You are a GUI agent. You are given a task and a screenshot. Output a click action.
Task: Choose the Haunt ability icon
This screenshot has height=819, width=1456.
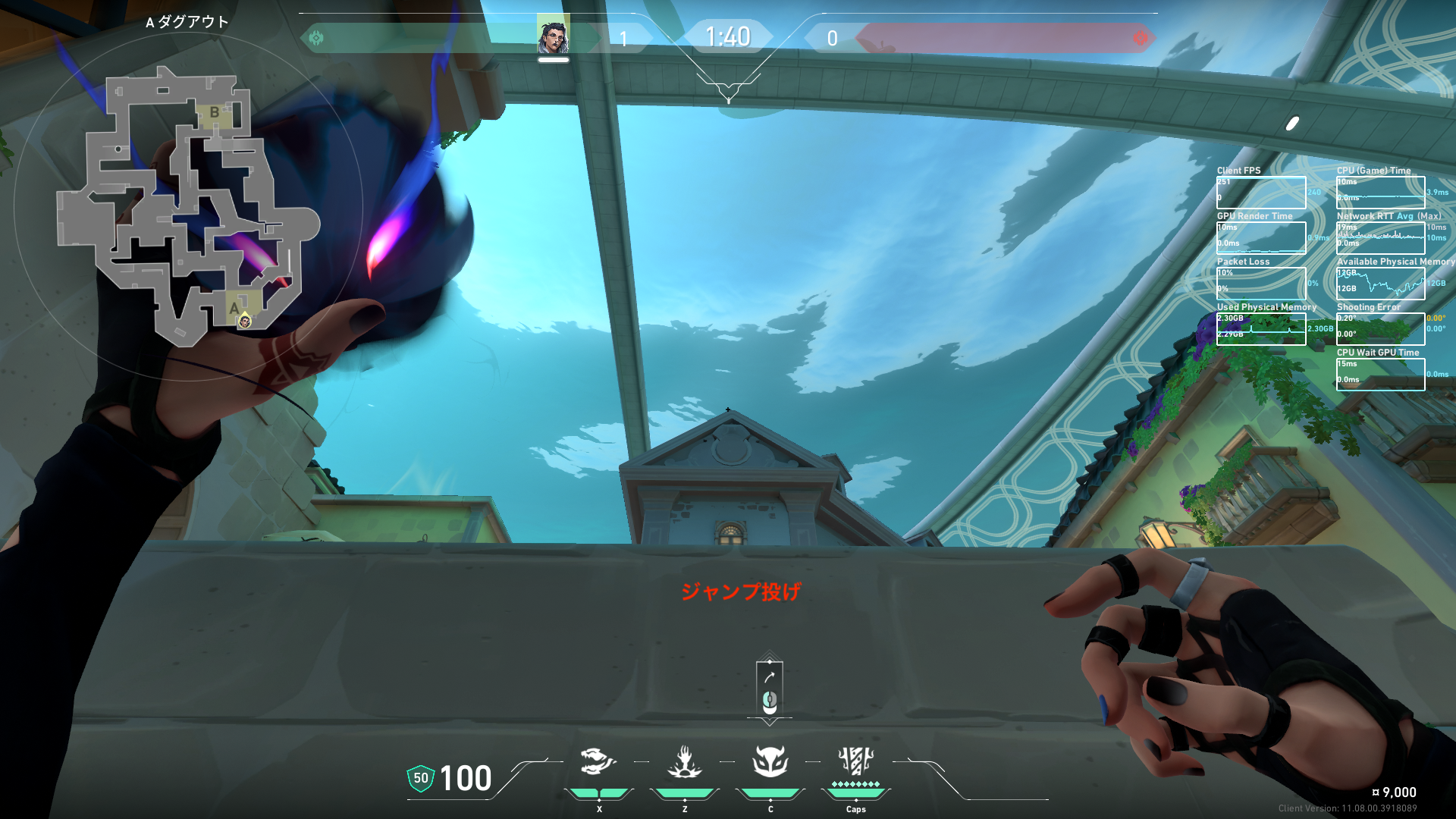770,761
